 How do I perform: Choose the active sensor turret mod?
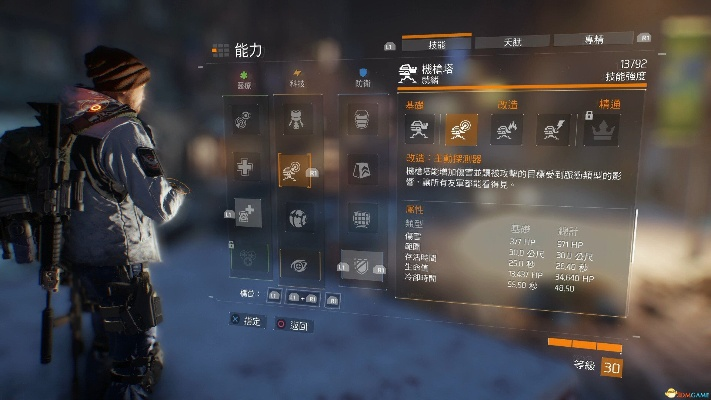point(462,128)
